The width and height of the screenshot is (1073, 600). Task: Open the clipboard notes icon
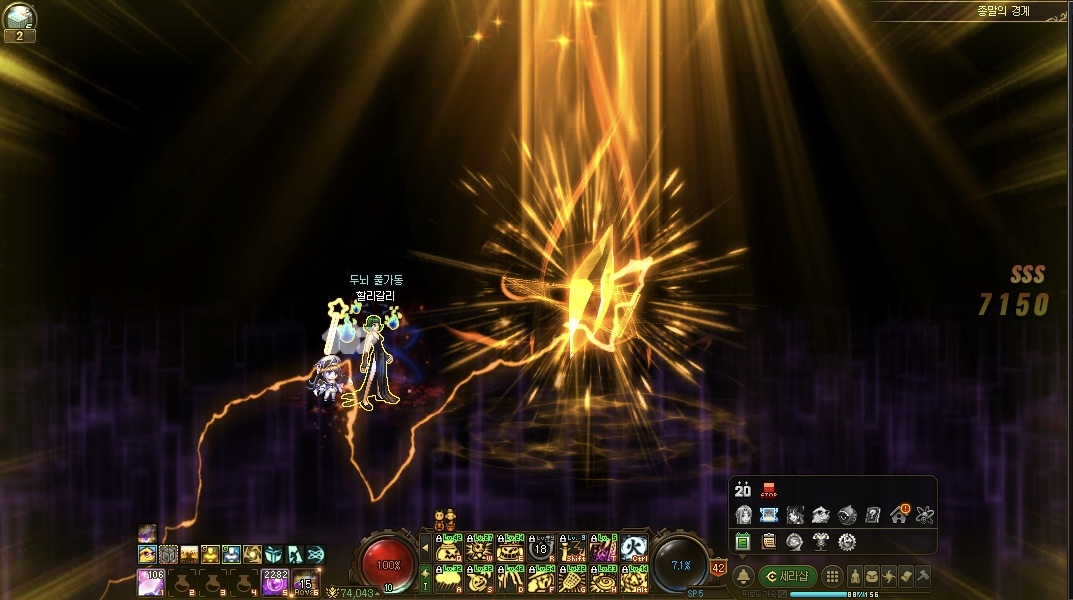pos(768,541)
